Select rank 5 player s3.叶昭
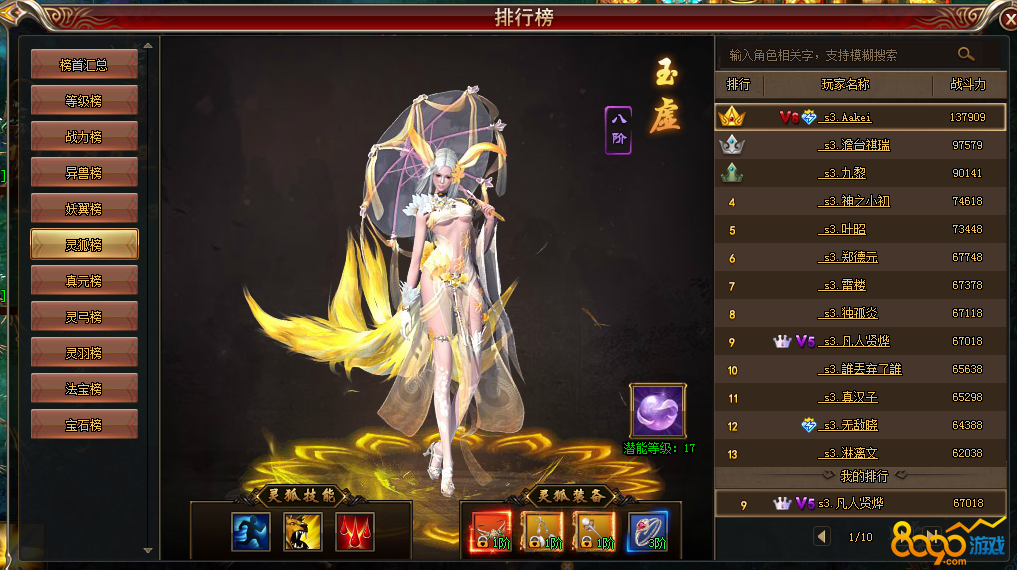This screenshot has height=570, width=1017. point(845,230)
